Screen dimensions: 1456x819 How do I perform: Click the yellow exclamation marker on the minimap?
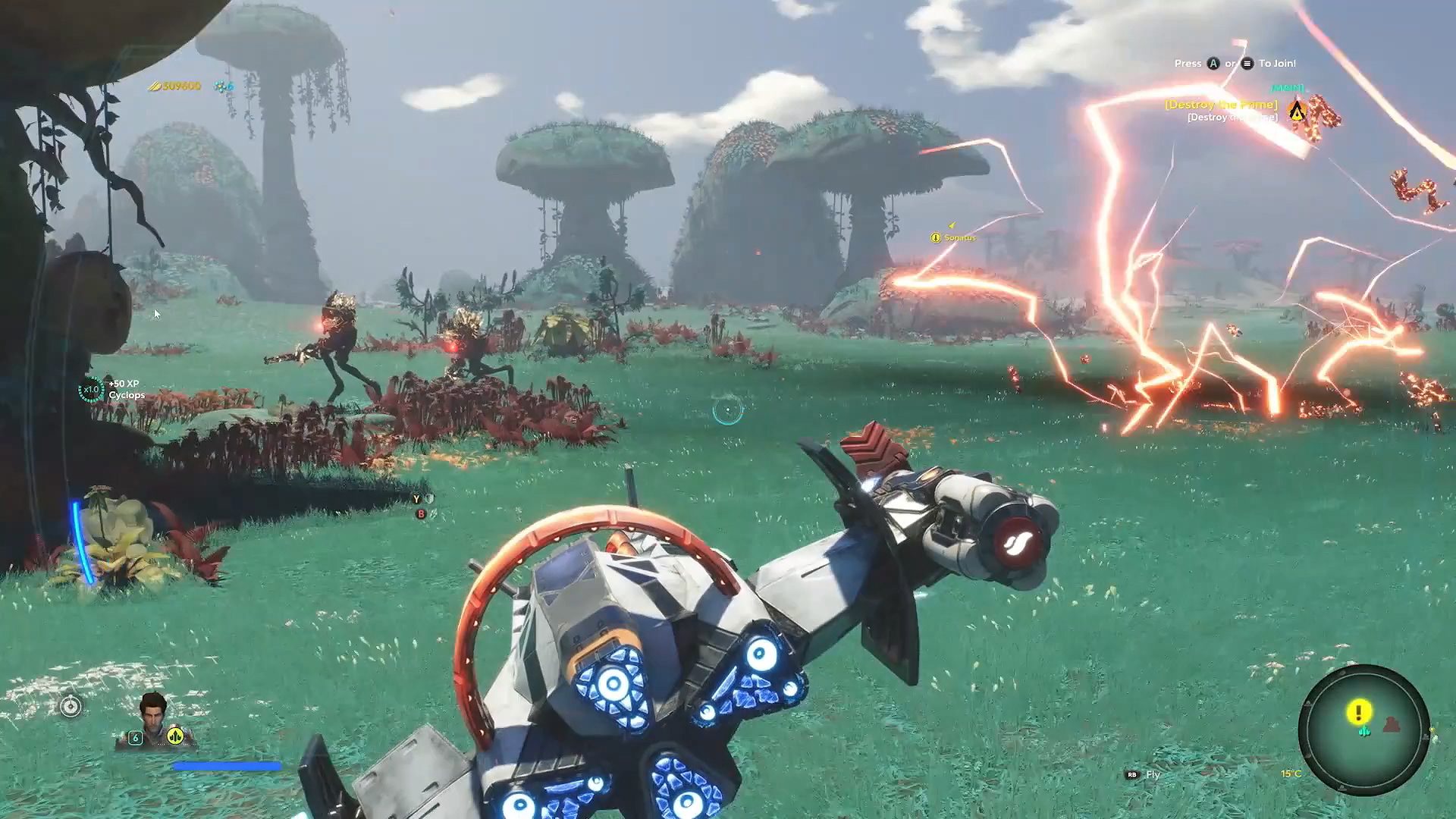[1360, 711]
